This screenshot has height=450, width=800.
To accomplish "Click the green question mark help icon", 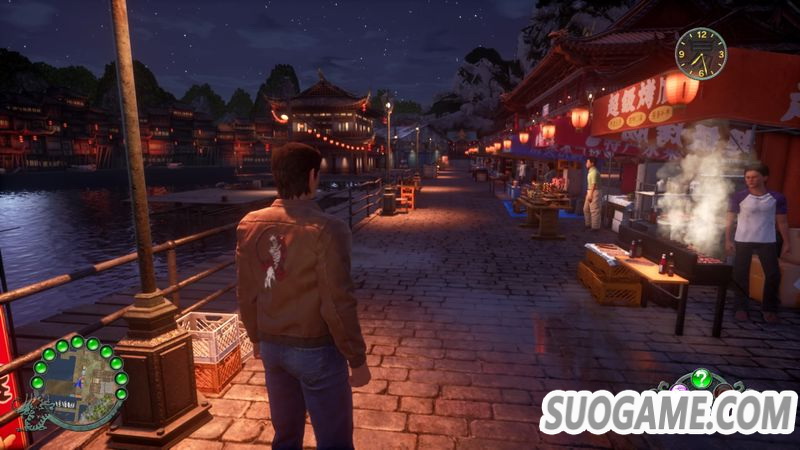I will click(701, 380).
